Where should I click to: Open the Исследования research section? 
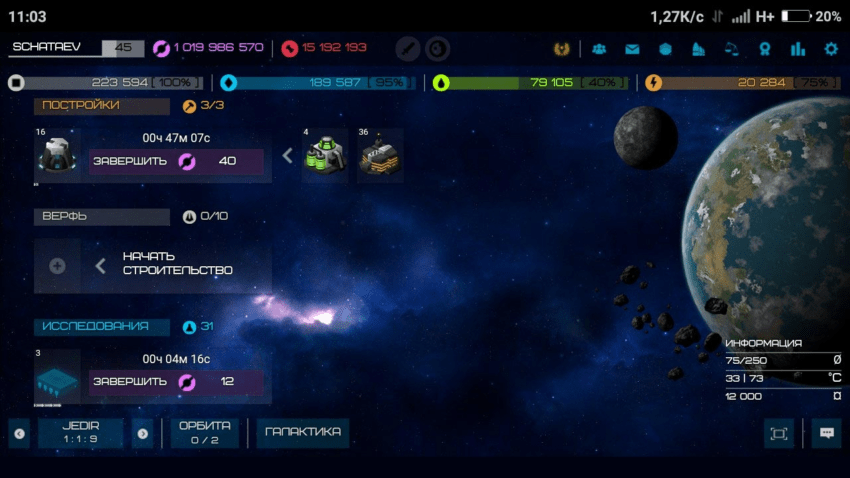102,326
